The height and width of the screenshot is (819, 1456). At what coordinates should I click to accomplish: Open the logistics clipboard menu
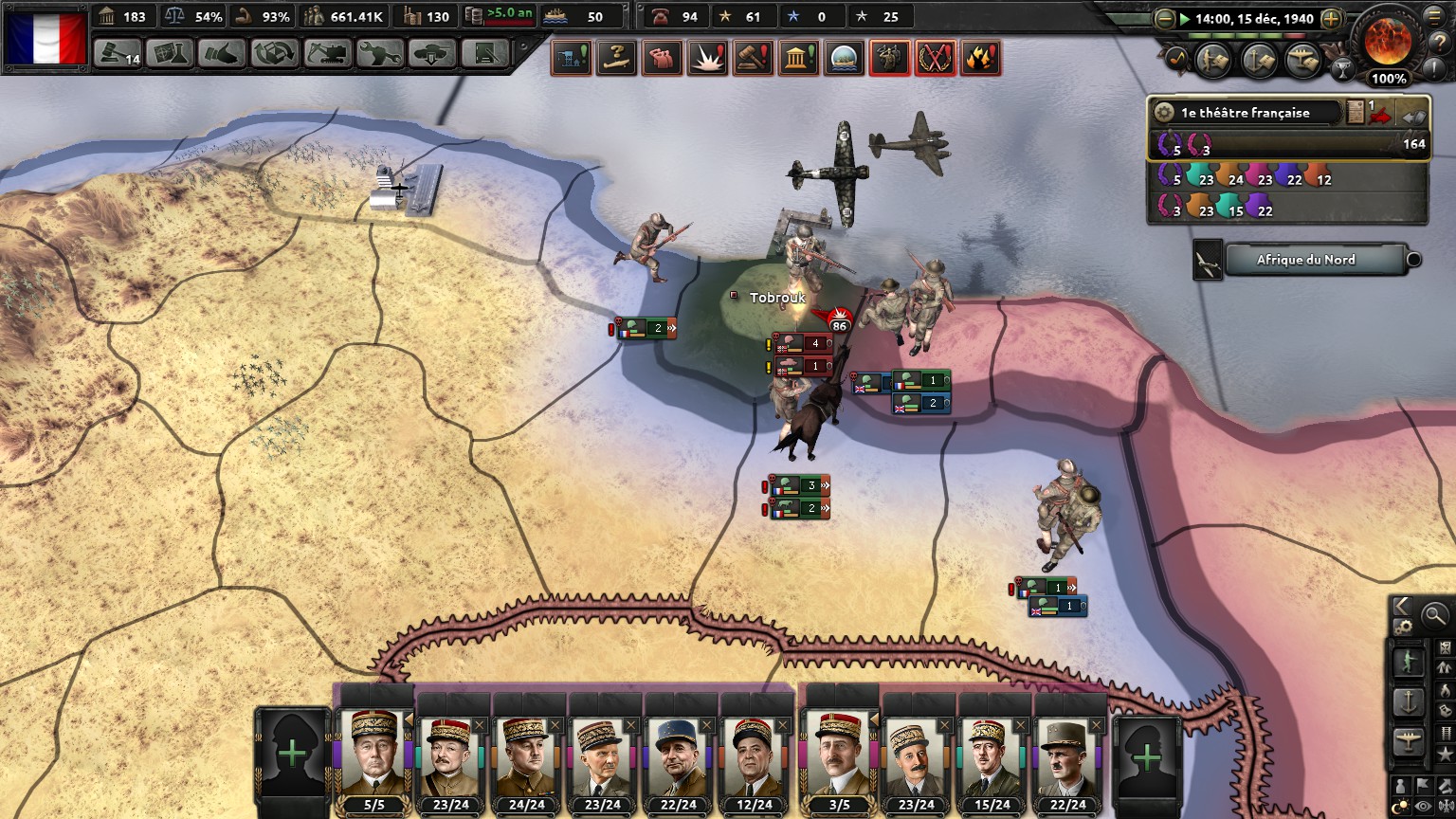pos(484,53)
